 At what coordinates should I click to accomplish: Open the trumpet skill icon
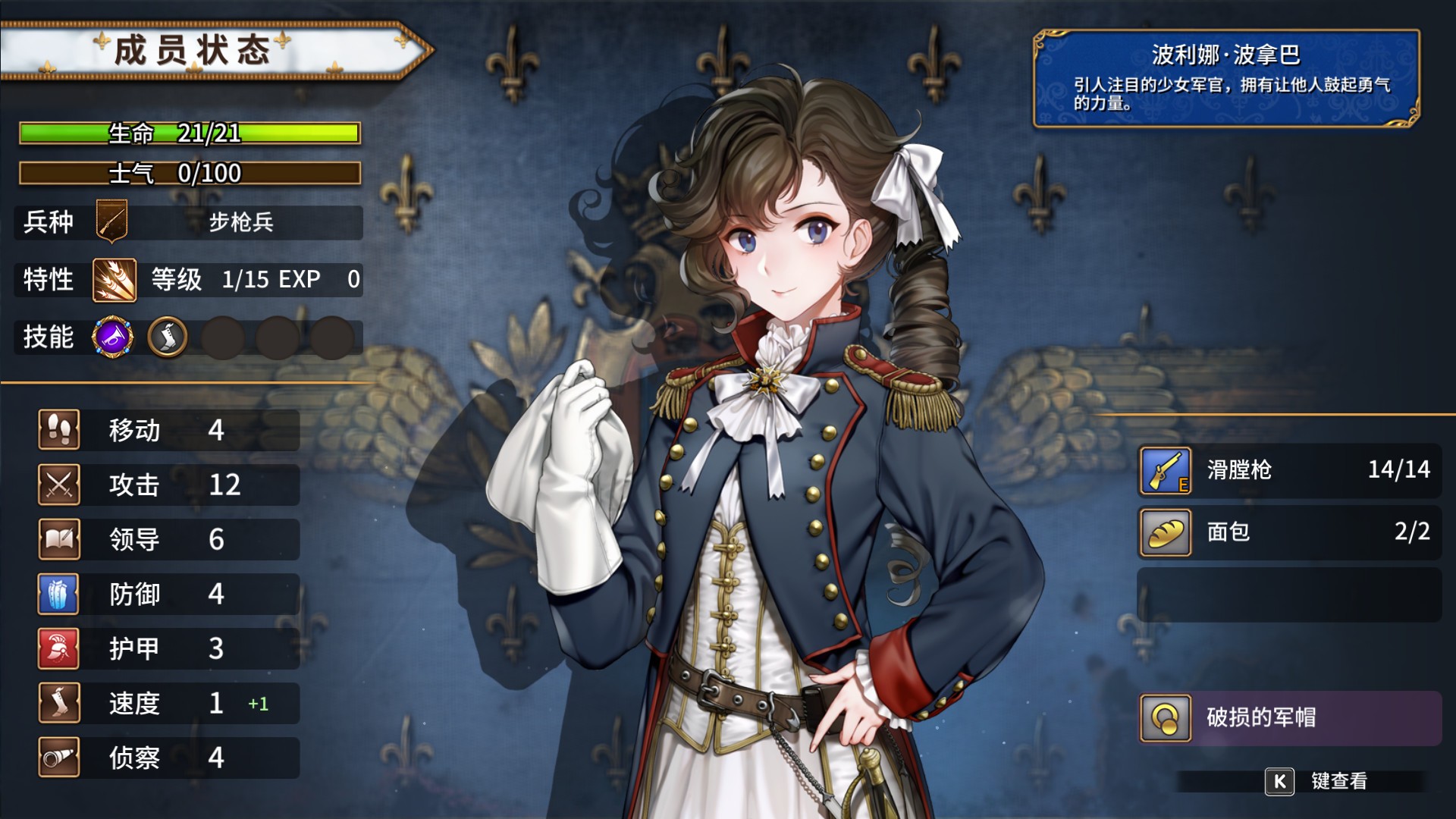[112, 337]
